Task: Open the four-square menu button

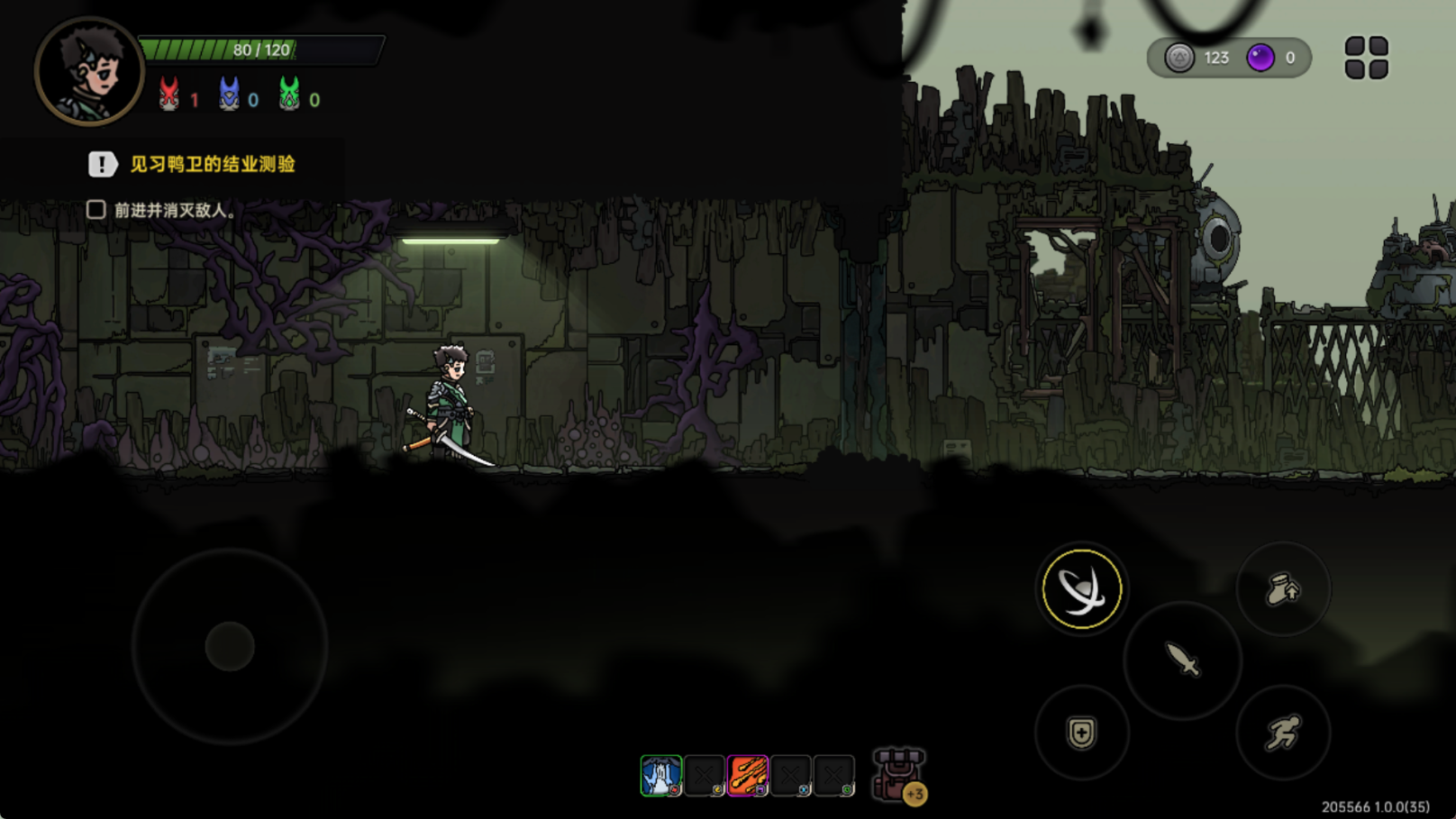Action: coord(1366,58)
